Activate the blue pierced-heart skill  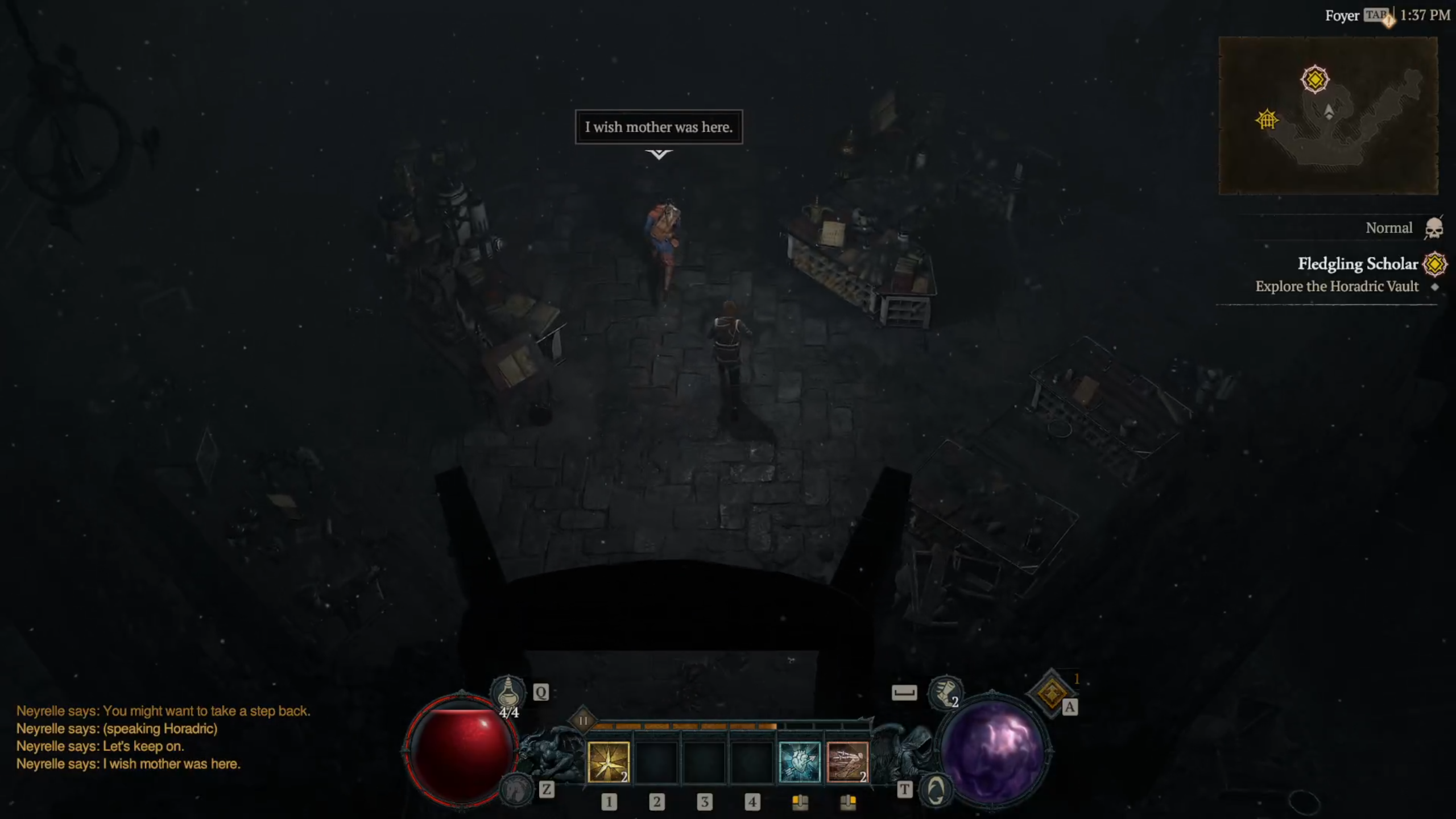tap(799, 762)
